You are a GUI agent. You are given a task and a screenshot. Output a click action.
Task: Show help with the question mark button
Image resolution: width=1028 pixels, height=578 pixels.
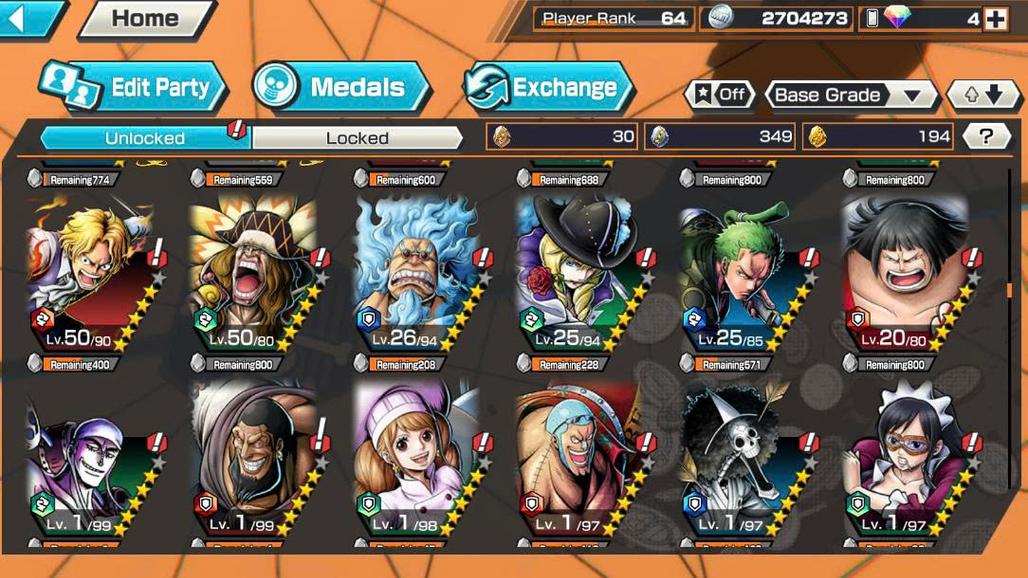[x=986, y=137]
